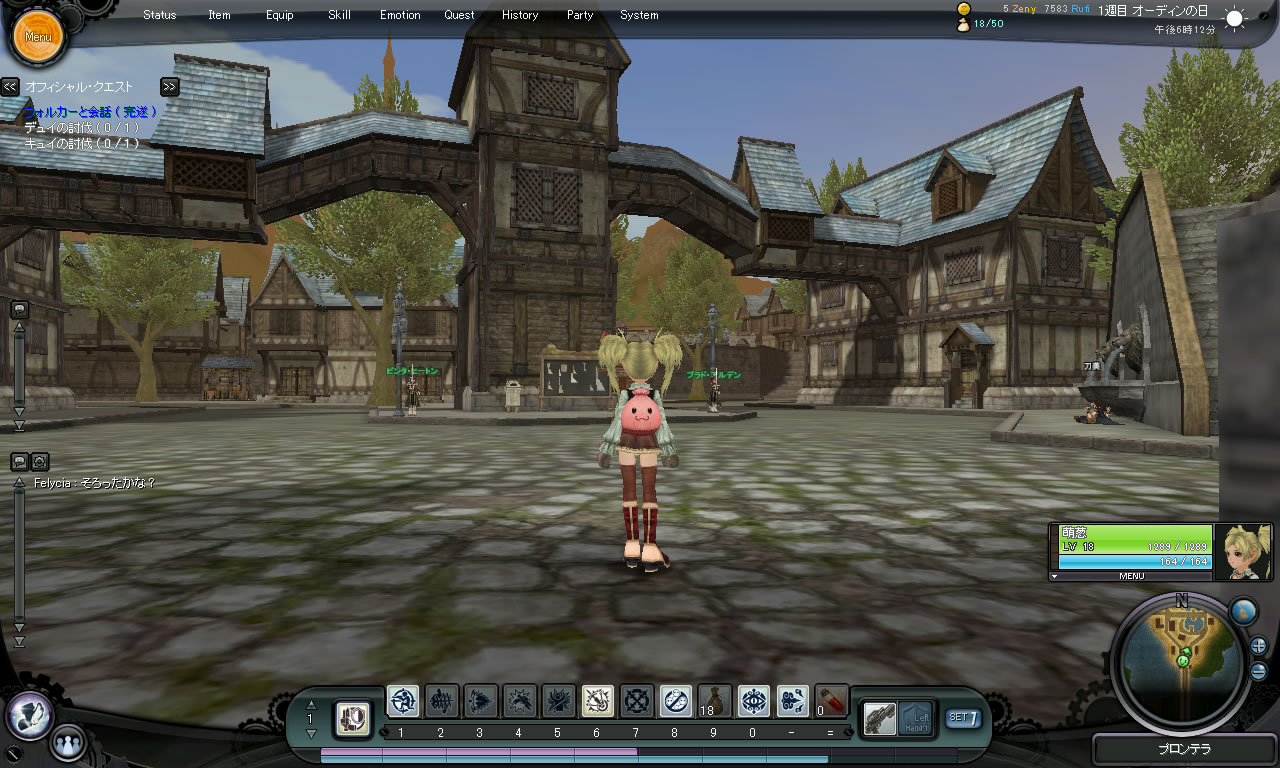Open the orange Menu button

[x=38, y=37]
